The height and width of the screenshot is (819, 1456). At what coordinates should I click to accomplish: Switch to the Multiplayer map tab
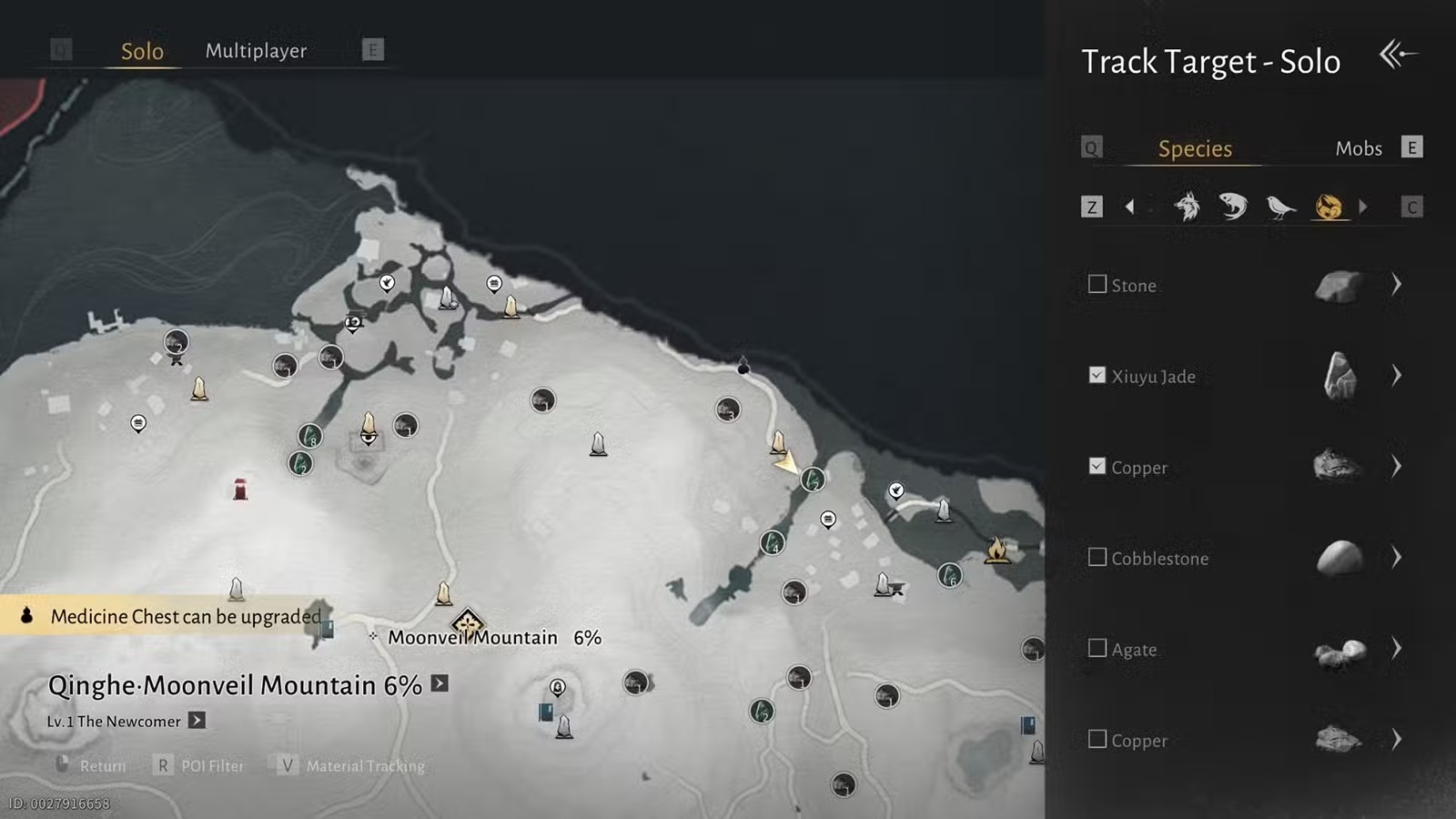coord(256,51)
